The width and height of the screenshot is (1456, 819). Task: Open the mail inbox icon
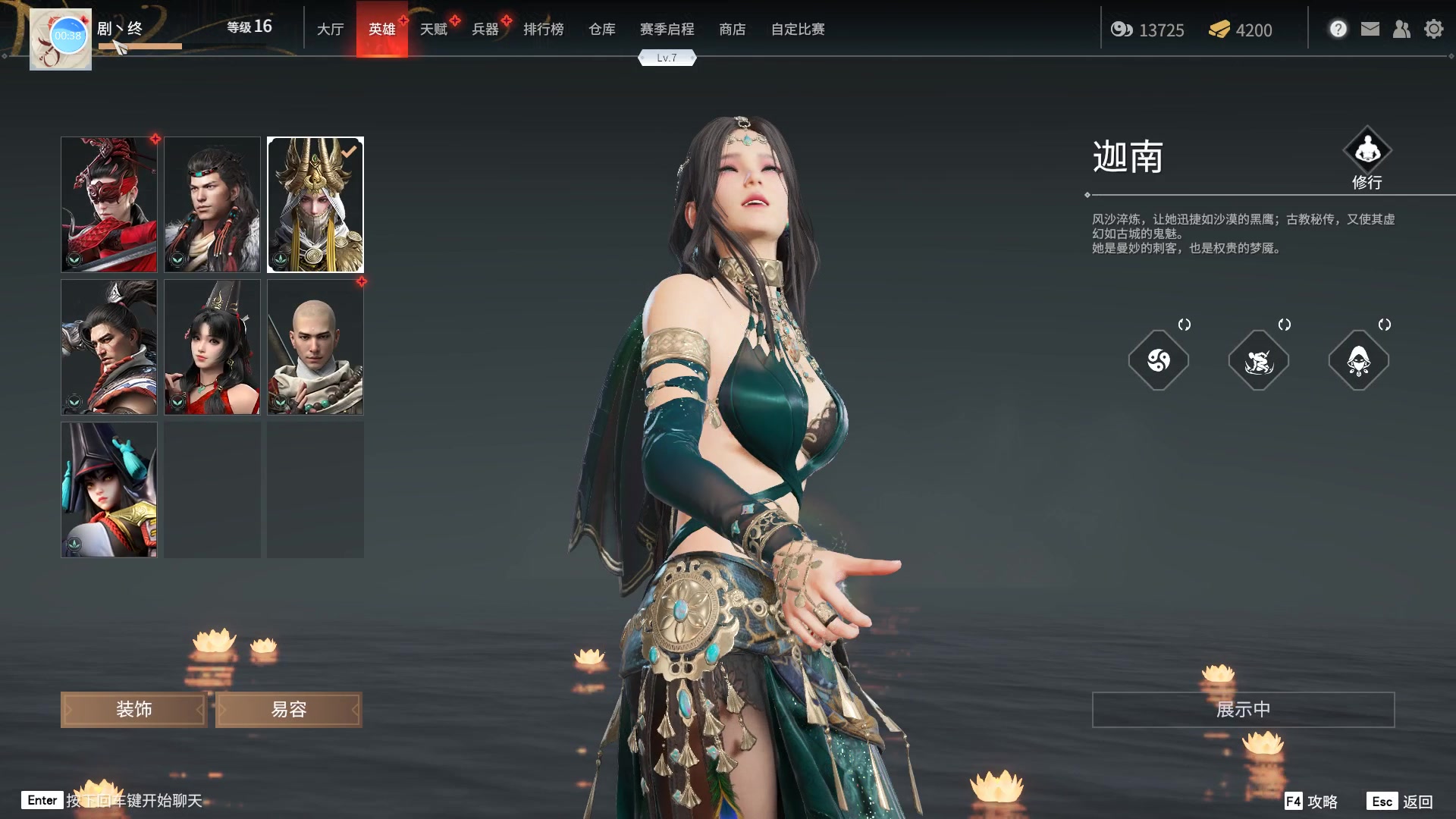point(1370,28)
